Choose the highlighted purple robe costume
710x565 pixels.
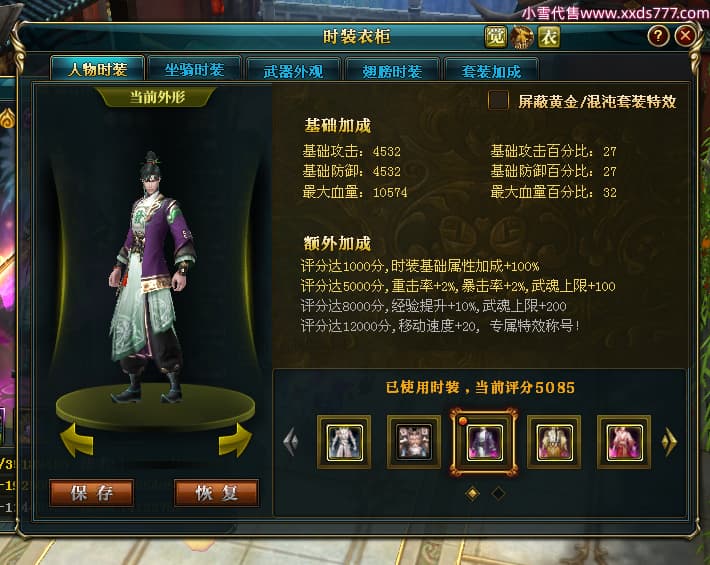click(484, 441)
